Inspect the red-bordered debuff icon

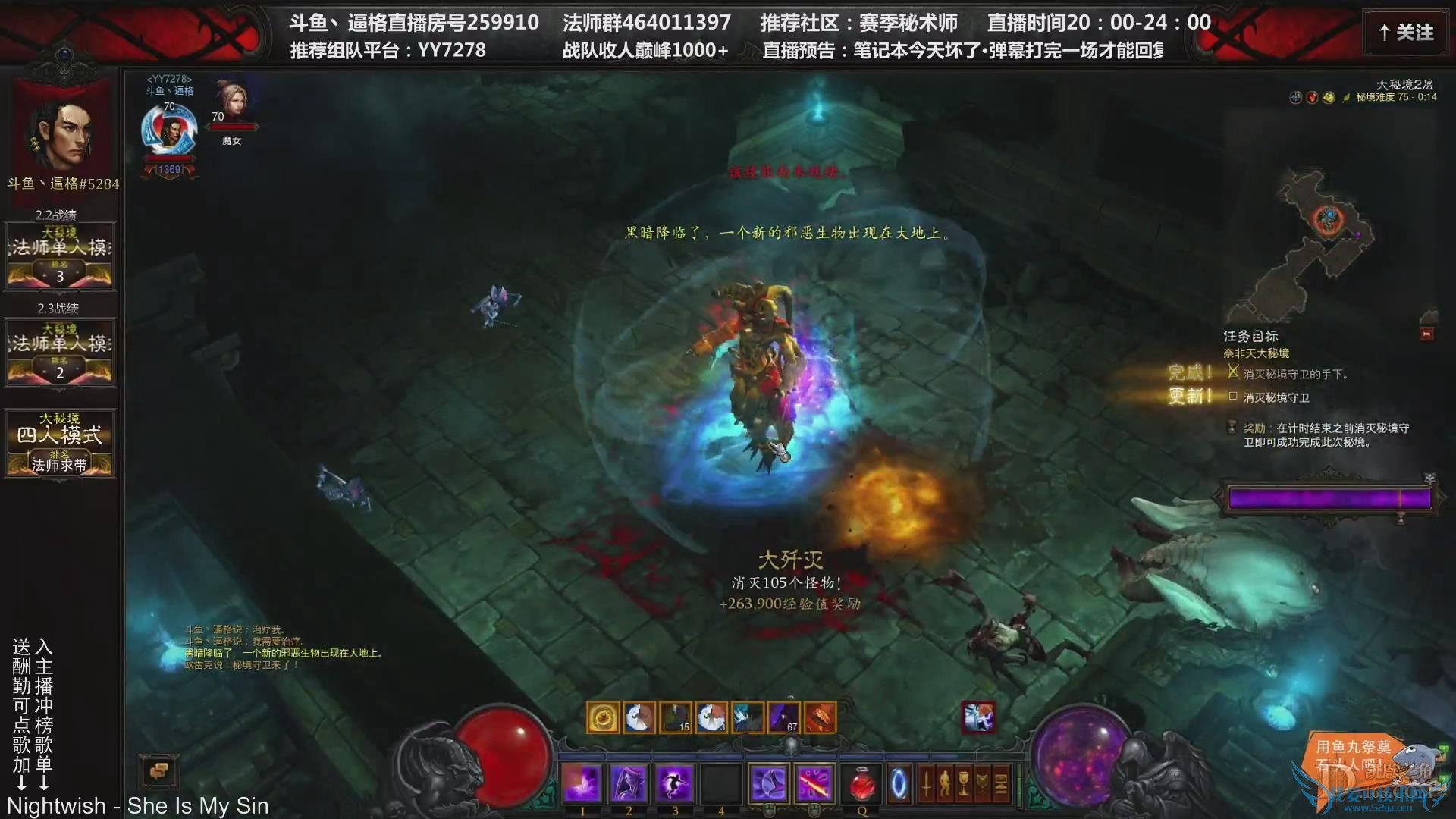[978, 717]
